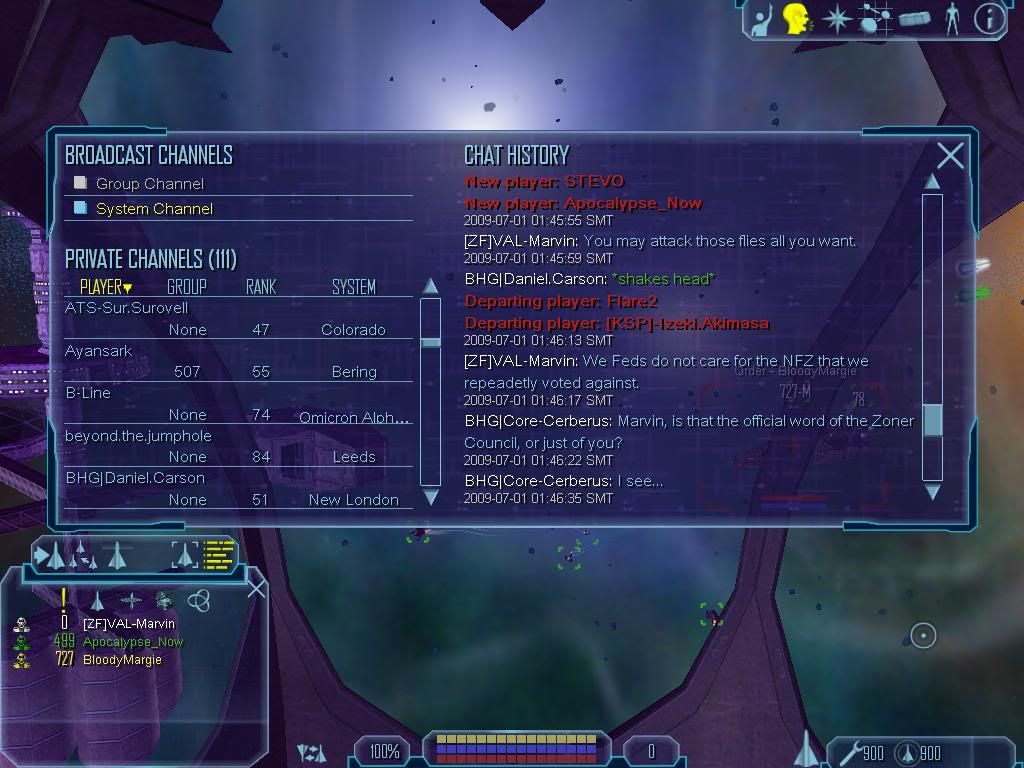1024x768 pixels.
Task: Select [ZF]VAL-Marvin in the contact list
Action: click(128, 624)
